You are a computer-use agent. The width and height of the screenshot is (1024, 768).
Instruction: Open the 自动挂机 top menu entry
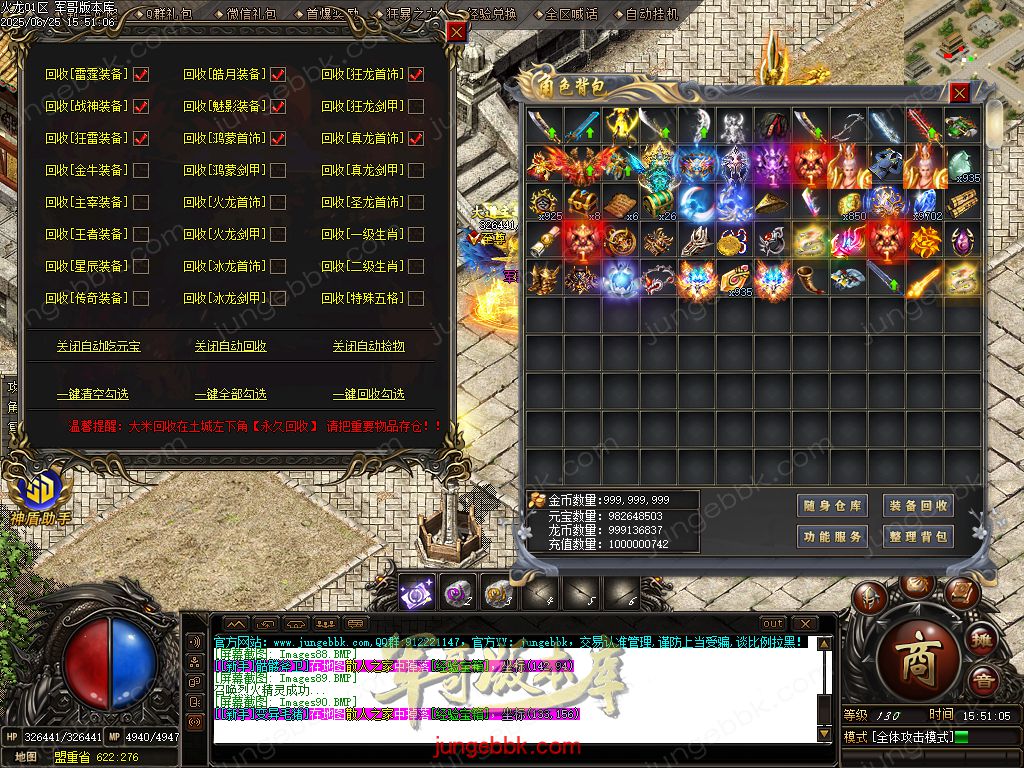click(x=651, y=14)
